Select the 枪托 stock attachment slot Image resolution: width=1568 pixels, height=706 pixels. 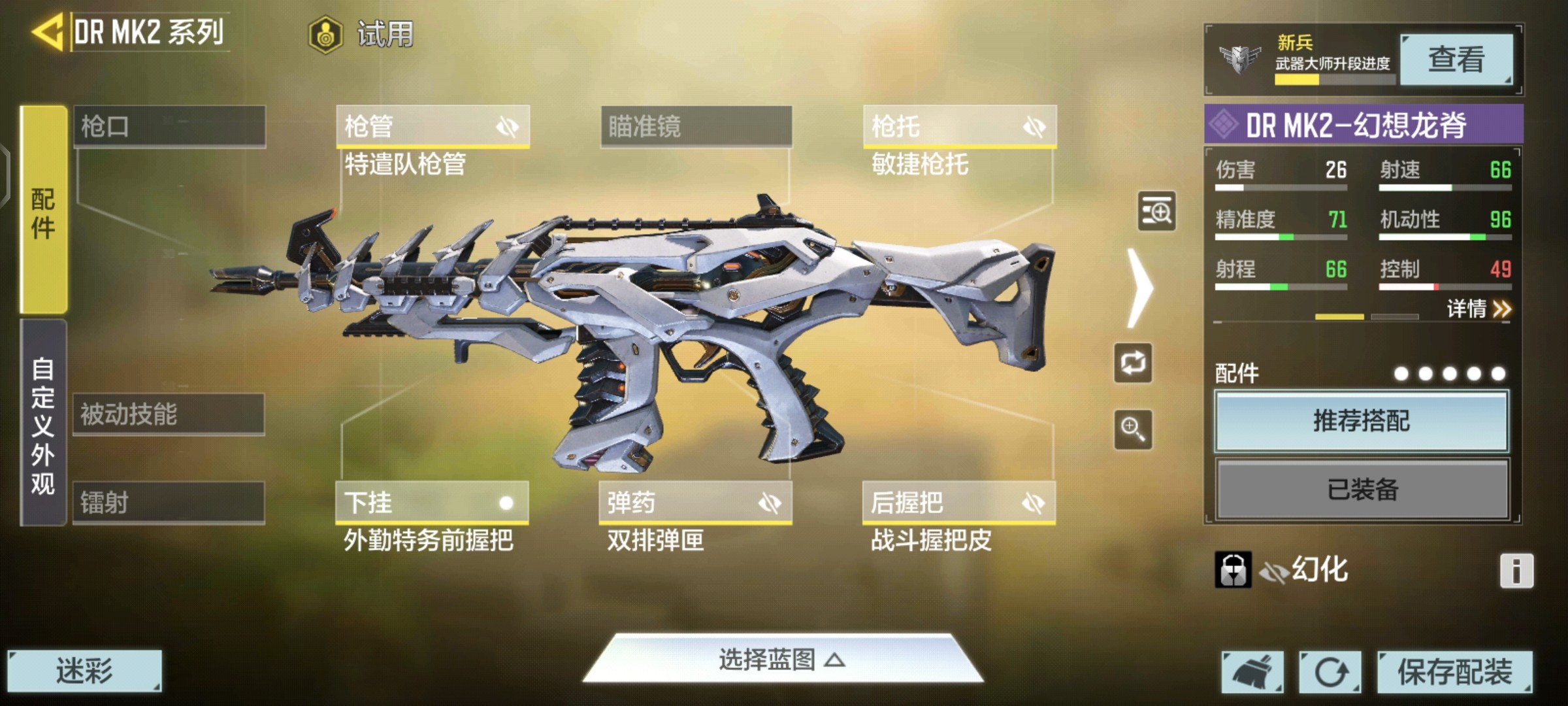coord(959,126)
